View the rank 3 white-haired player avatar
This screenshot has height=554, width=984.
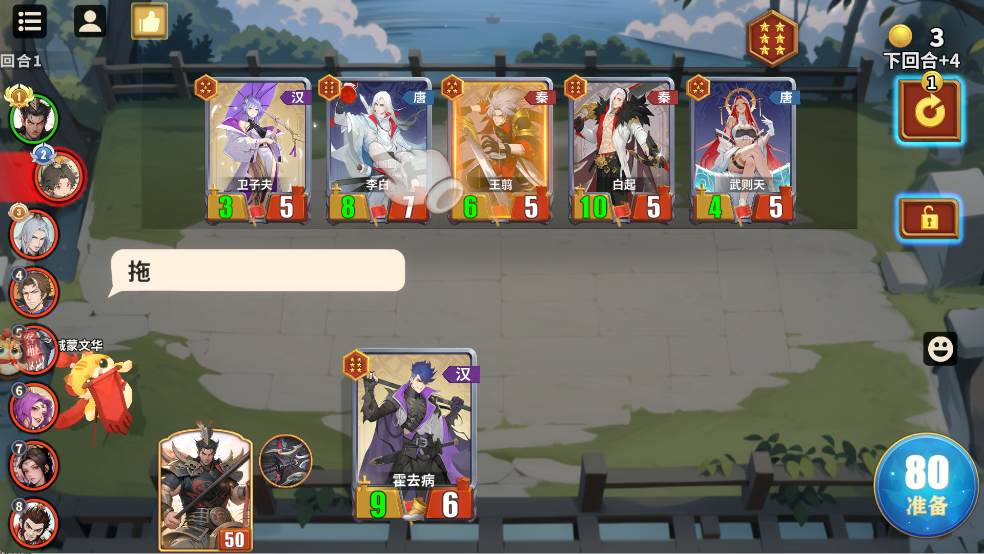pyautogui.click(x=33, y=234)
